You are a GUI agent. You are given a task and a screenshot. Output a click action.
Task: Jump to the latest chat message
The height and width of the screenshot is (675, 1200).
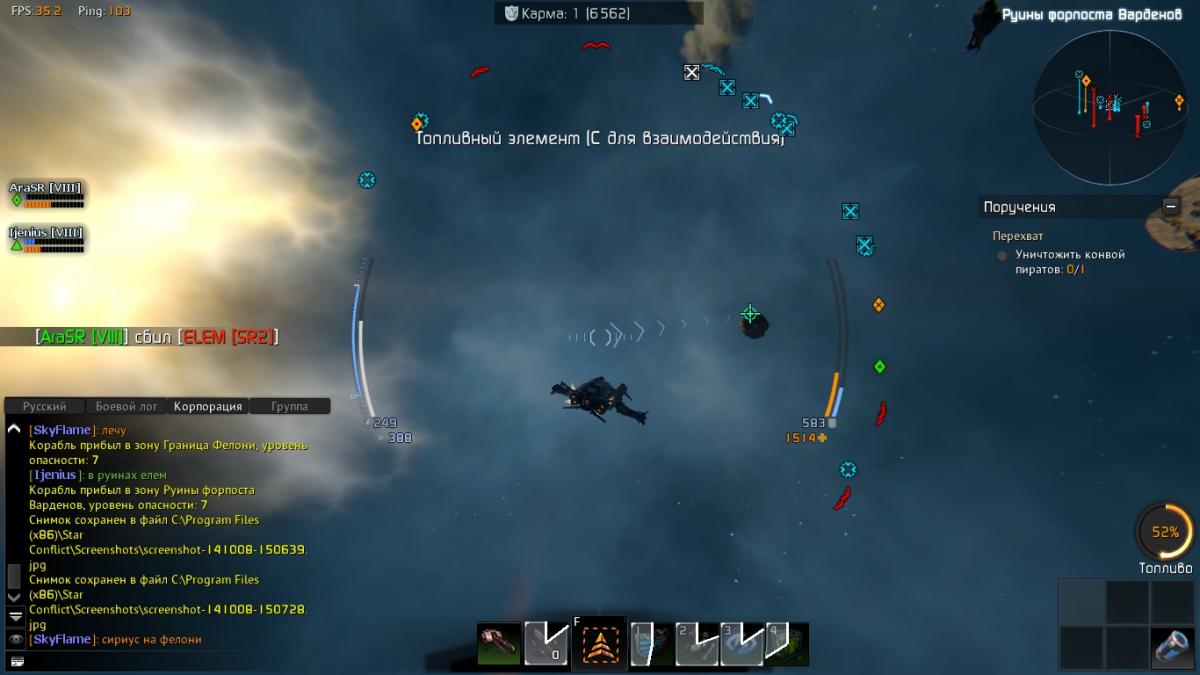coord(15,616)
